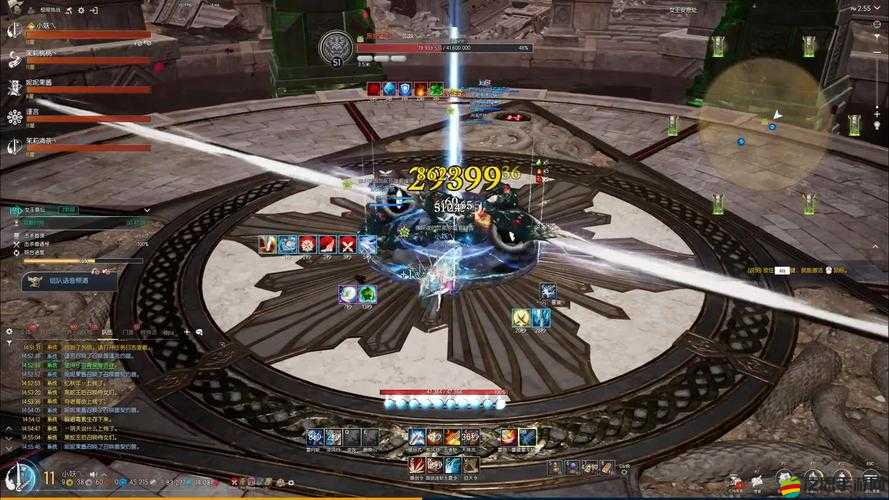Collapse the quest tracker panel arrow

146,210
